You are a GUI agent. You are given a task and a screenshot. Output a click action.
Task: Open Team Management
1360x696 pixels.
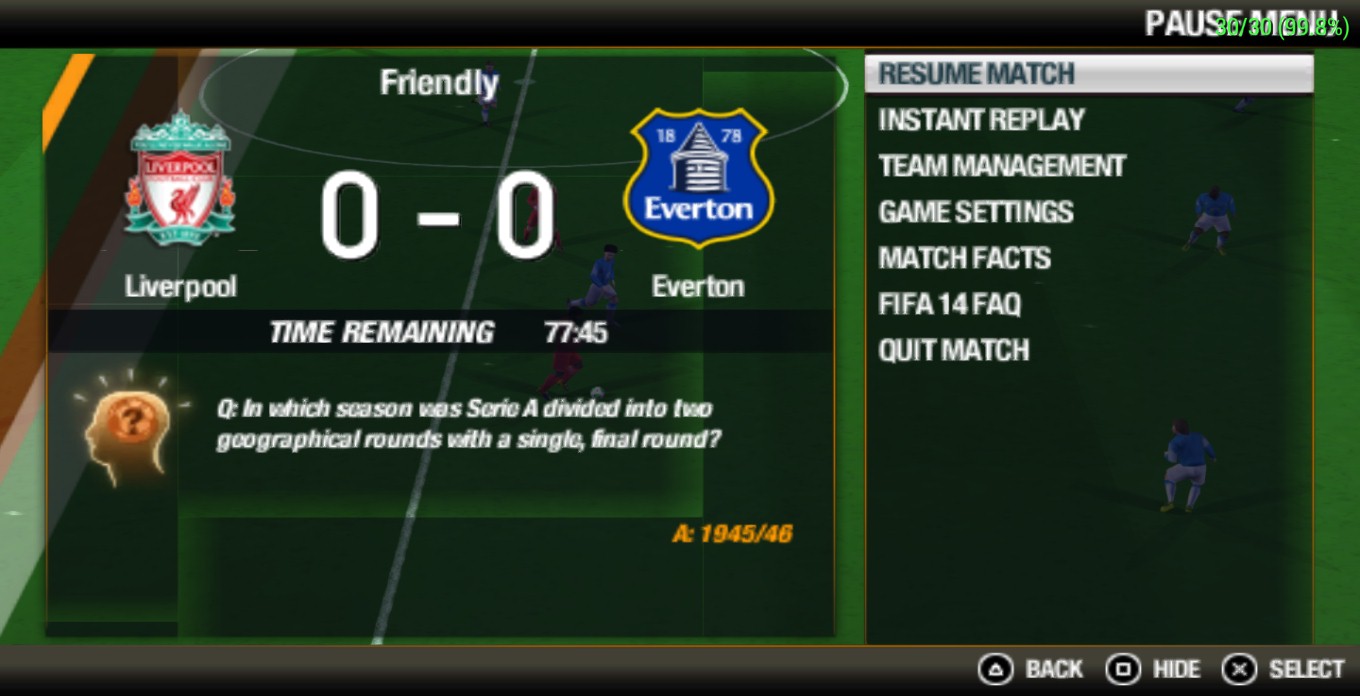click(1002, 166)
